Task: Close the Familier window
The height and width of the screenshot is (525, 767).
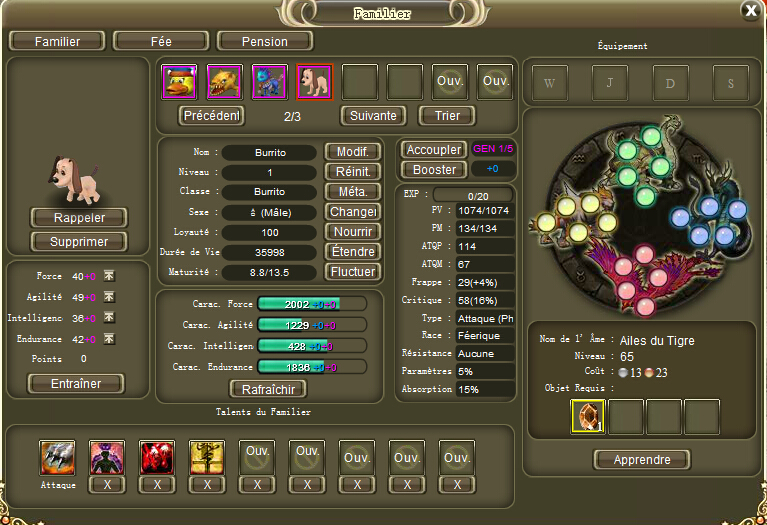Action: (x=750, y=10)
